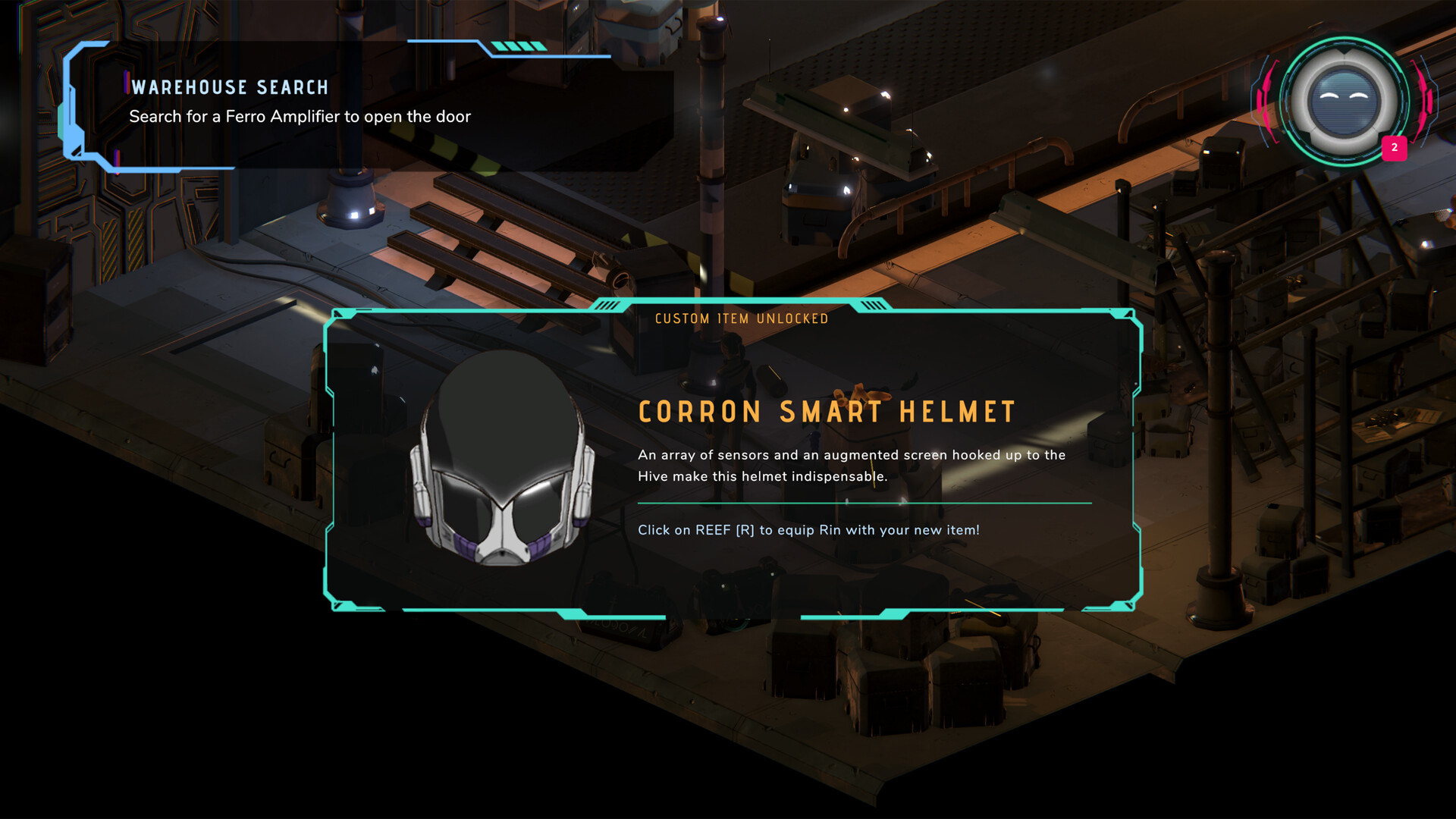Click the Corron Smart Helmet image
1456x819 pixels.
501,460
